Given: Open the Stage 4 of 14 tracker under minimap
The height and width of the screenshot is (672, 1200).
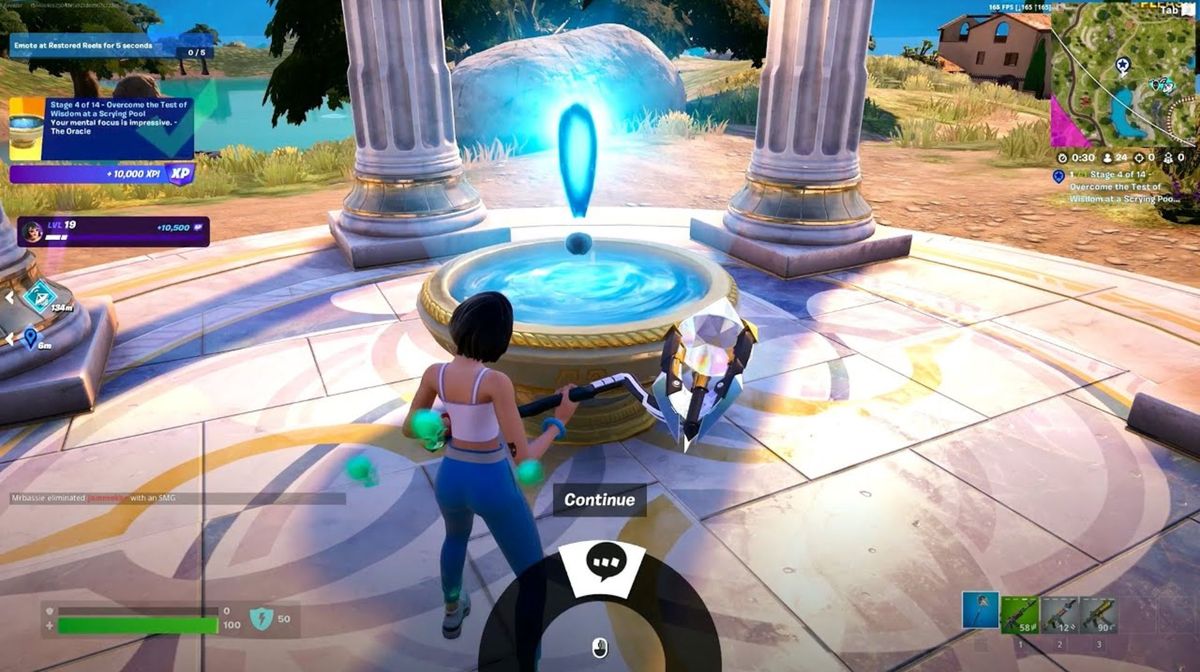Looking at the screenshot, I should tap(1125, 186).
